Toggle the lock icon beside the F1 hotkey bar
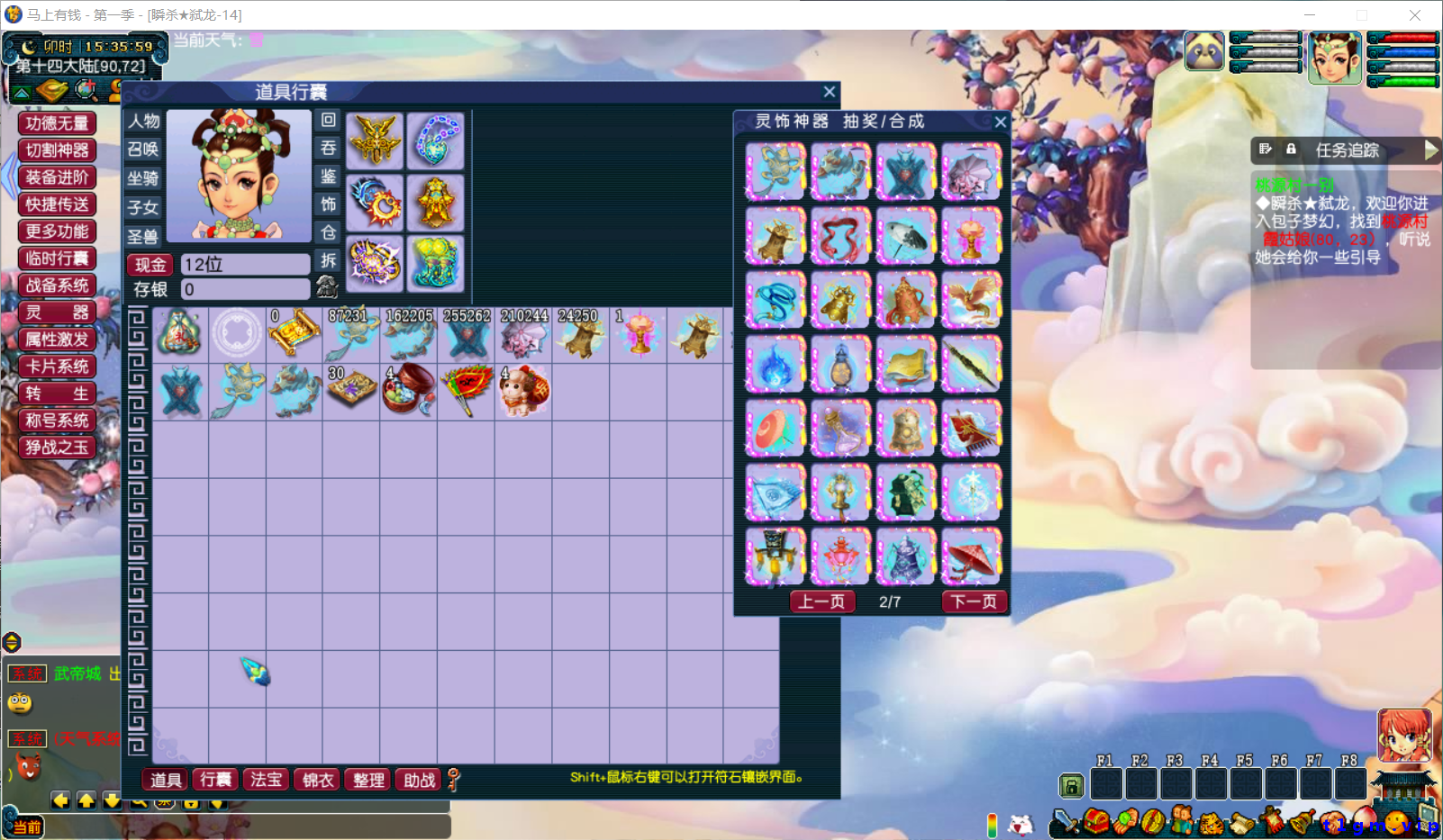This screenshot has height=840, width=1443. pyautogui.click(x=1071, y=785)
